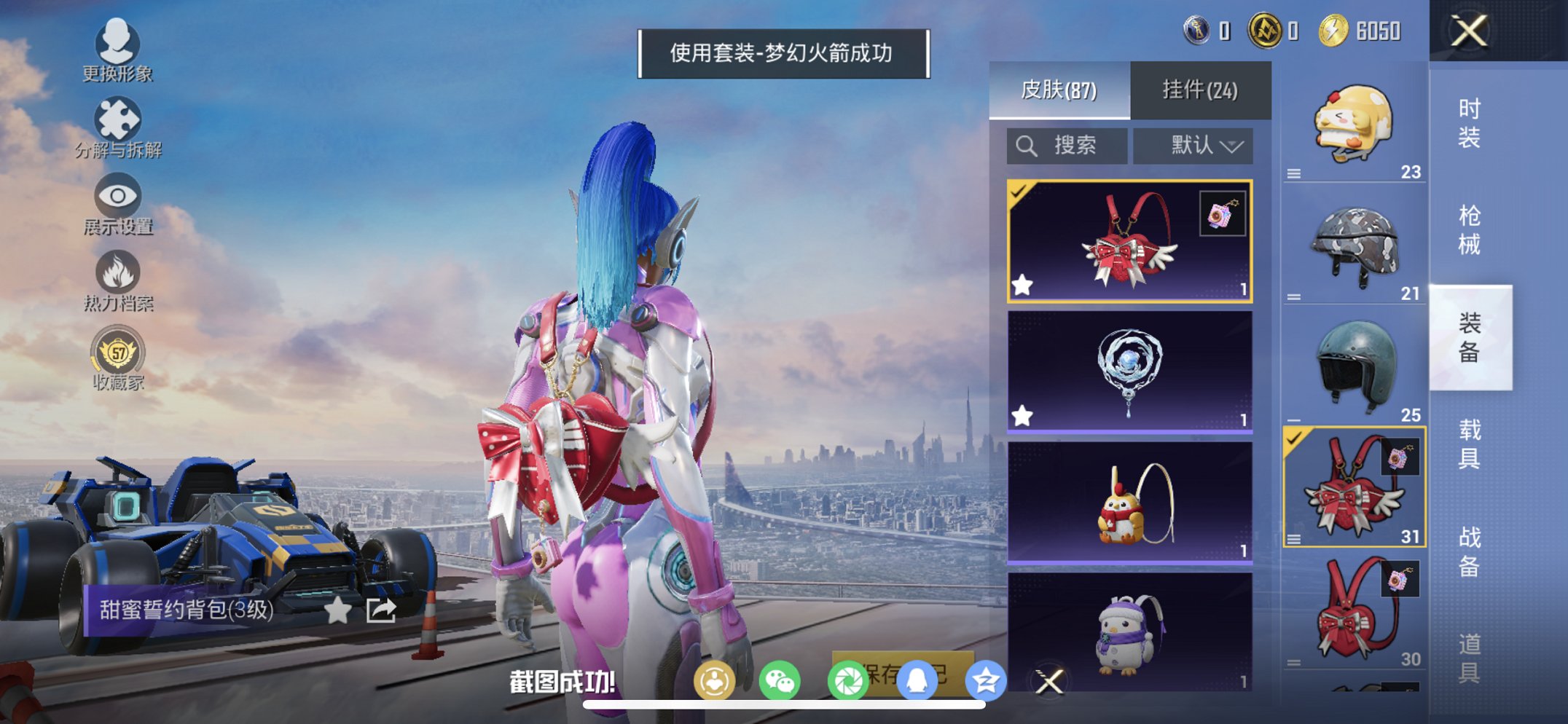
Task: Click the 搜索 magnifier search icon
Action: coord(1027,145)
